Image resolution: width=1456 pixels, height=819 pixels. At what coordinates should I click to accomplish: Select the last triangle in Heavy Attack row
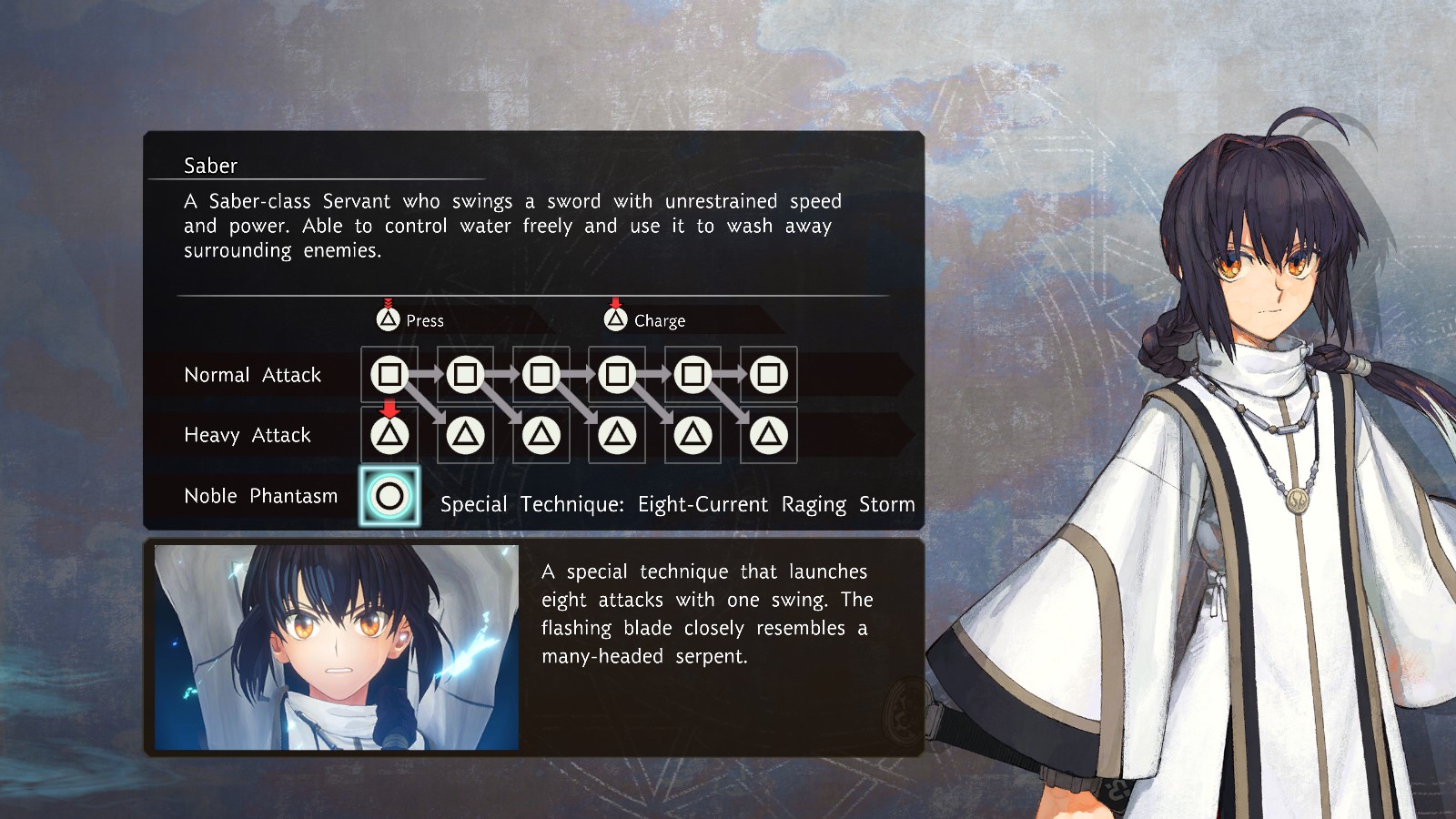point(768,435)
